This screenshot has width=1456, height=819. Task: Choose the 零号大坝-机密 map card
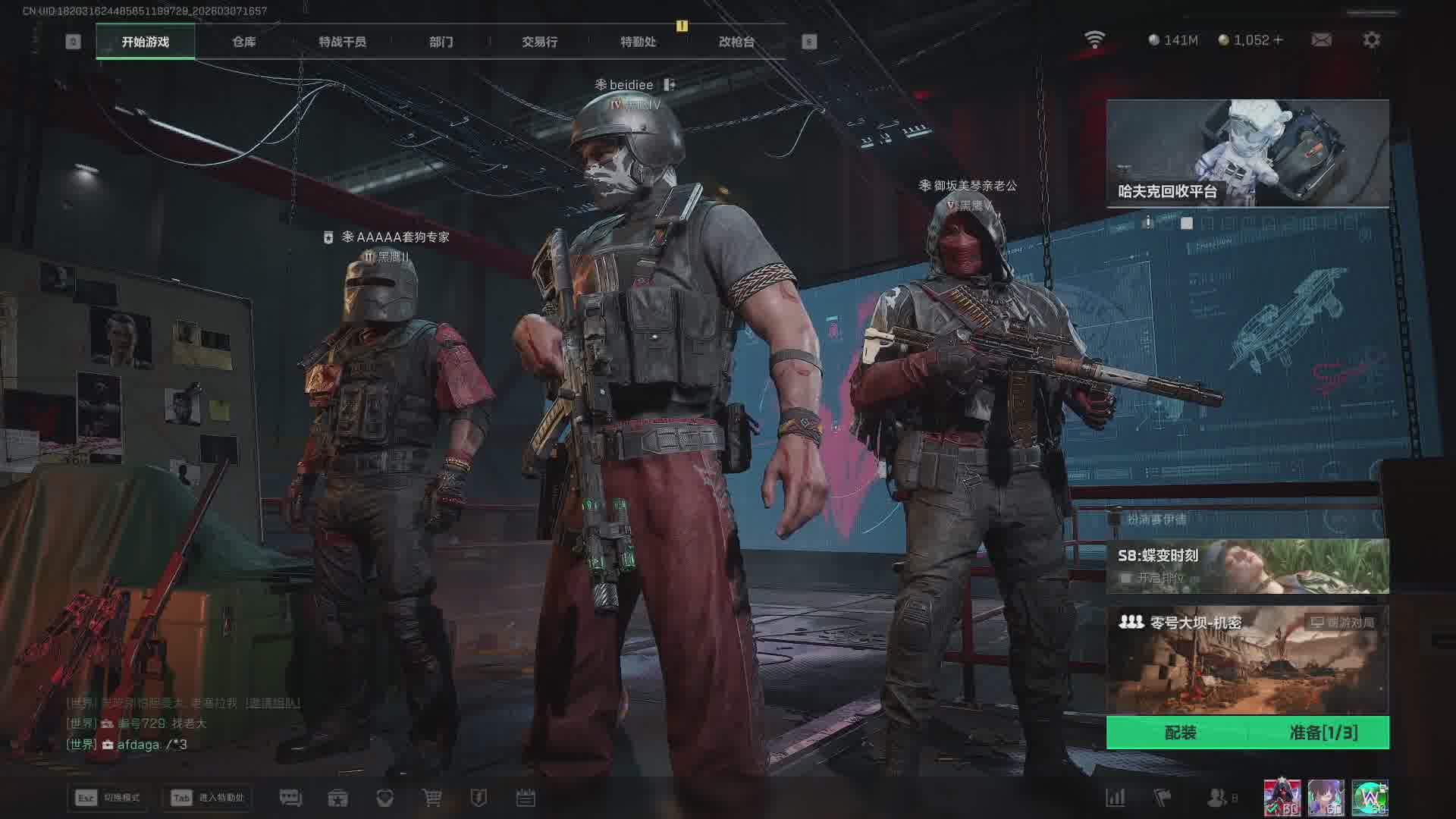(x=1247, y=658)
